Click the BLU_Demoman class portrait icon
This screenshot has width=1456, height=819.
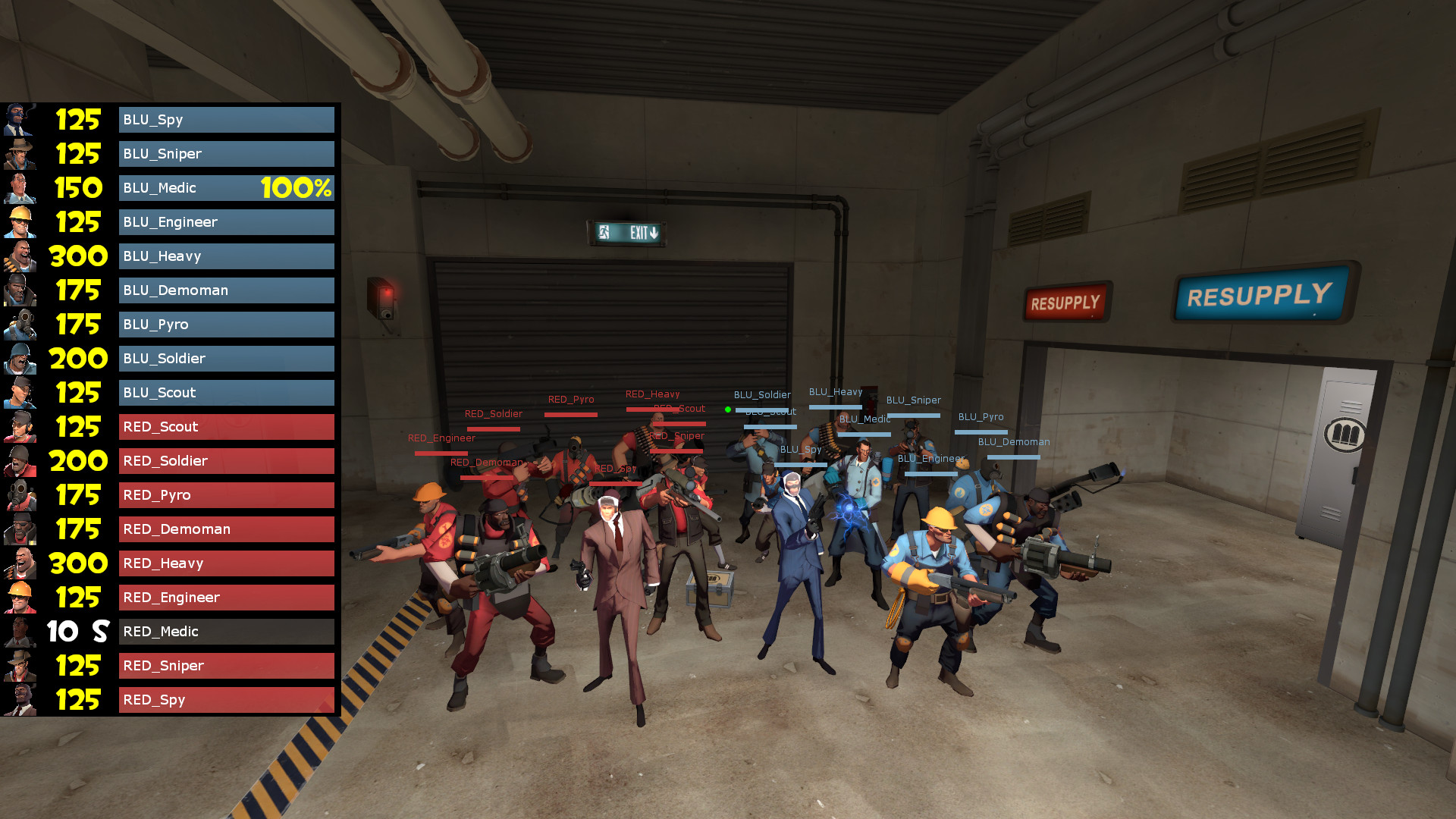tap(20, 290)
